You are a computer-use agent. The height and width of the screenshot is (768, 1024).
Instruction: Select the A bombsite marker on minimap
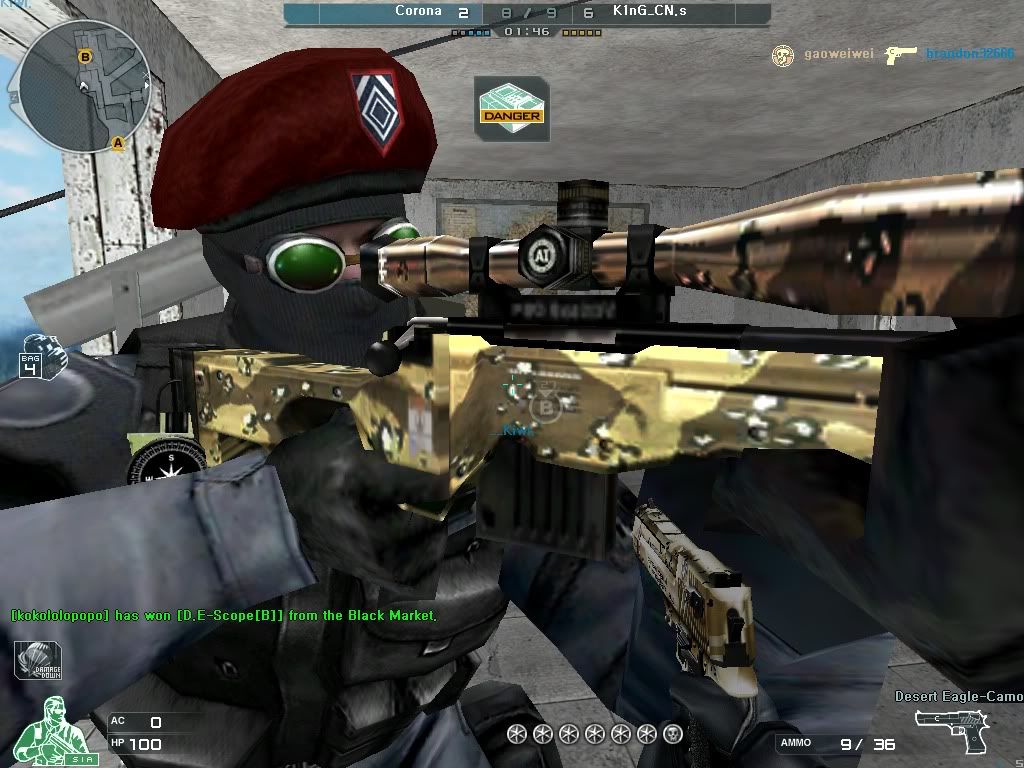tap(118, 143)
